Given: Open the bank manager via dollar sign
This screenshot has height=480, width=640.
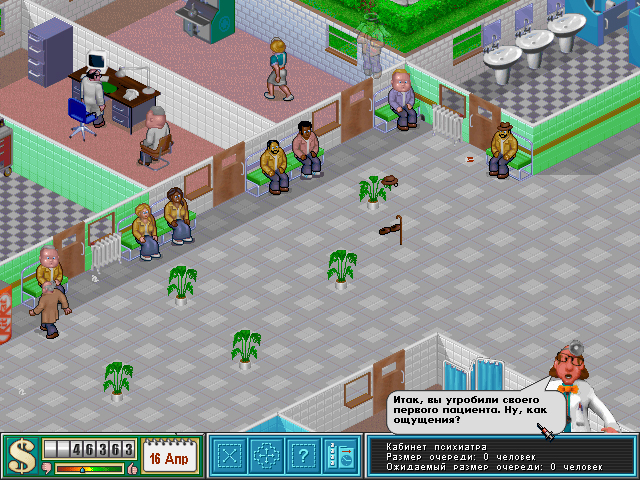Looking at the screenshot, I should click(x=20, y=456).
